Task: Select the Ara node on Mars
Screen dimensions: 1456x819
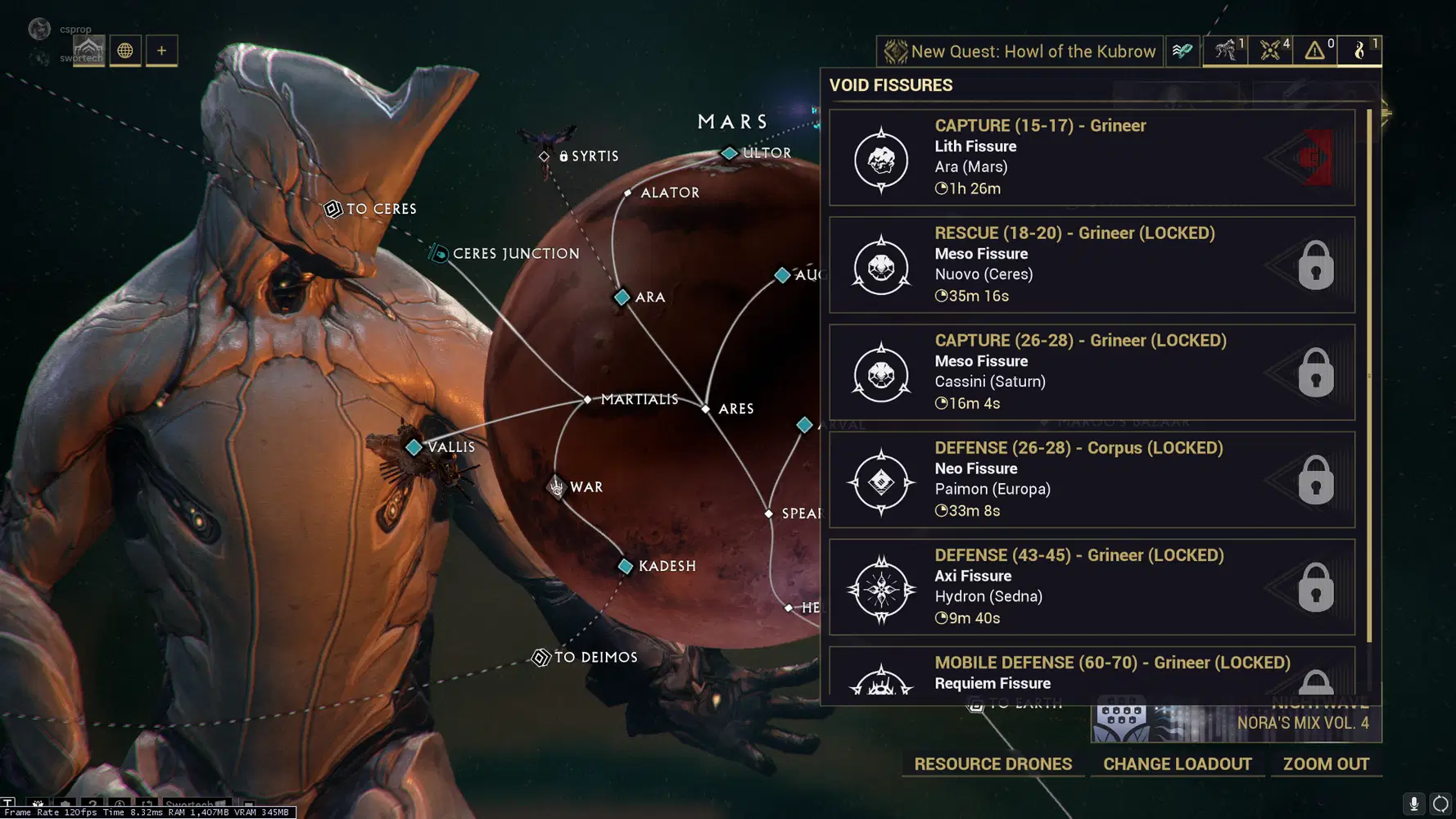Action: tap(621, 297)
